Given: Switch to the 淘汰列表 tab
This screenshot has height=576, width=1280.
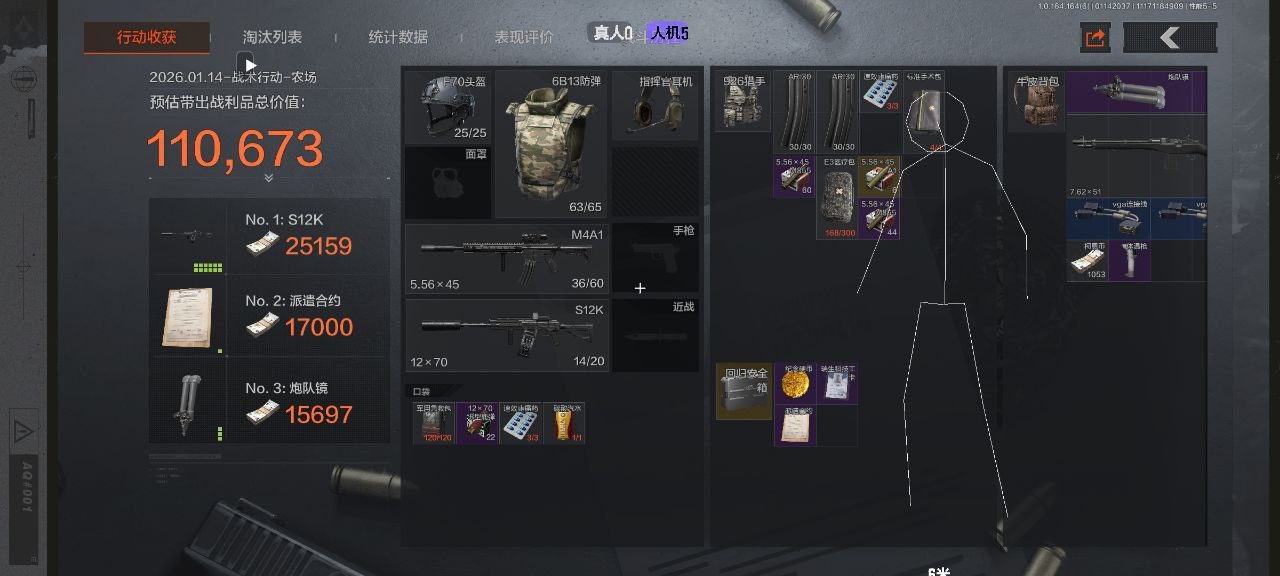Looking at the screenshot, I should (272, 38).
